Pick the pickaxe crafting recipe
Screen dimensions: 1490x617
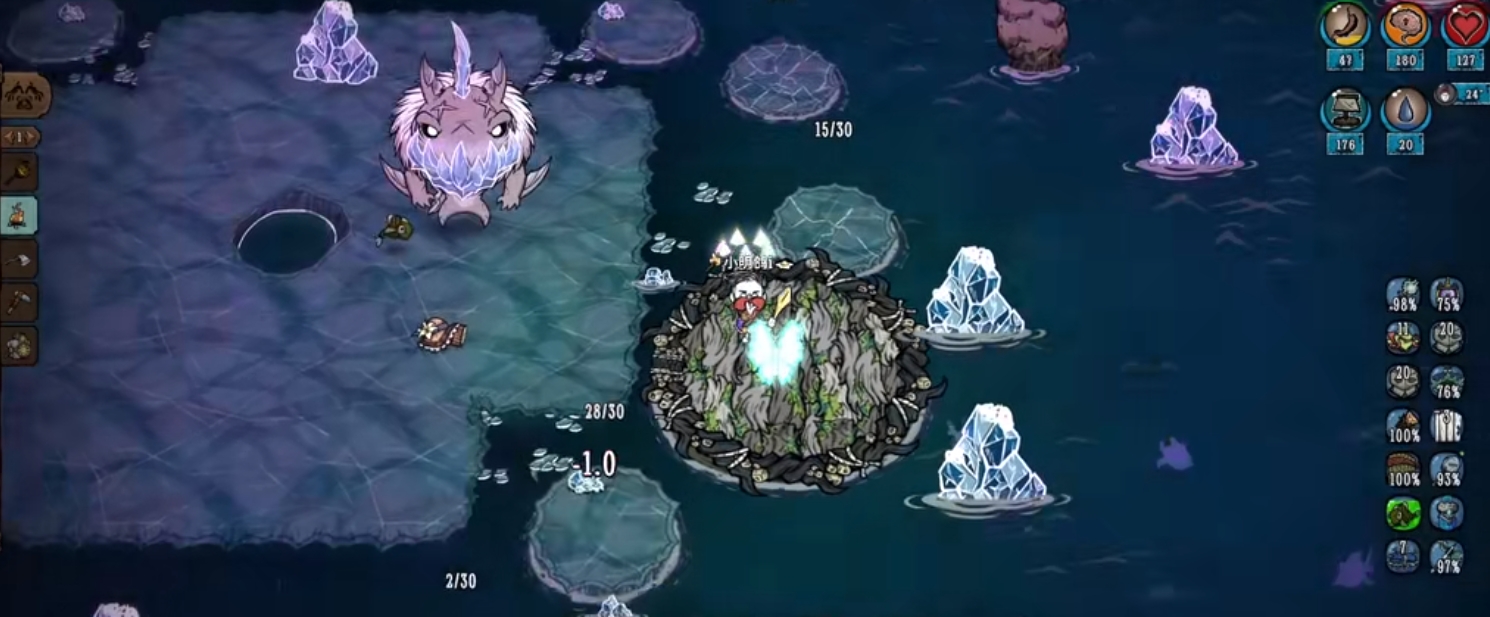click(x=19, y=302)
